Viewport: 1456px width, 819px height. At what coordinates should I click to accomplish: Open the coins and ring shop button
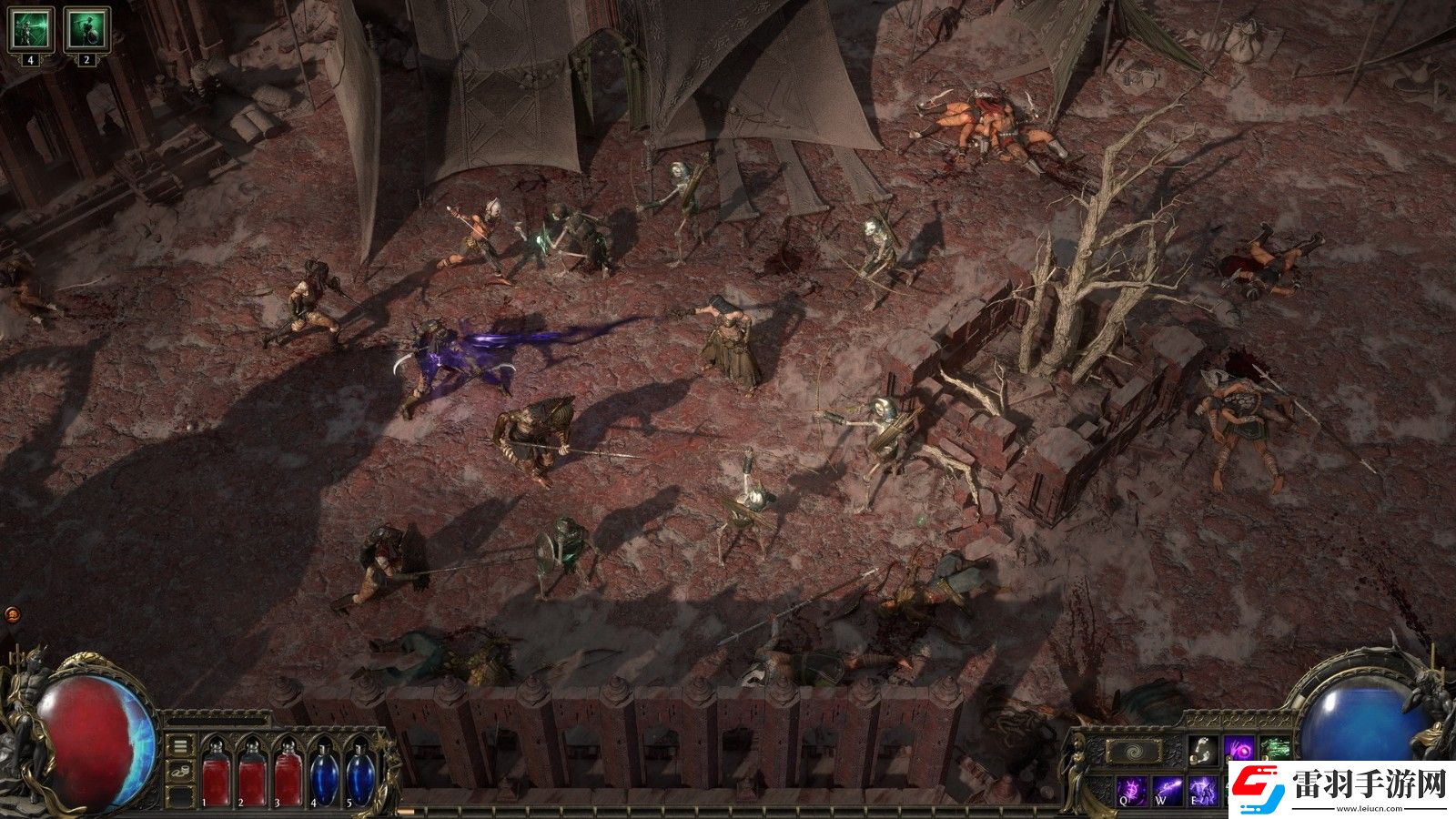(181, 772)
